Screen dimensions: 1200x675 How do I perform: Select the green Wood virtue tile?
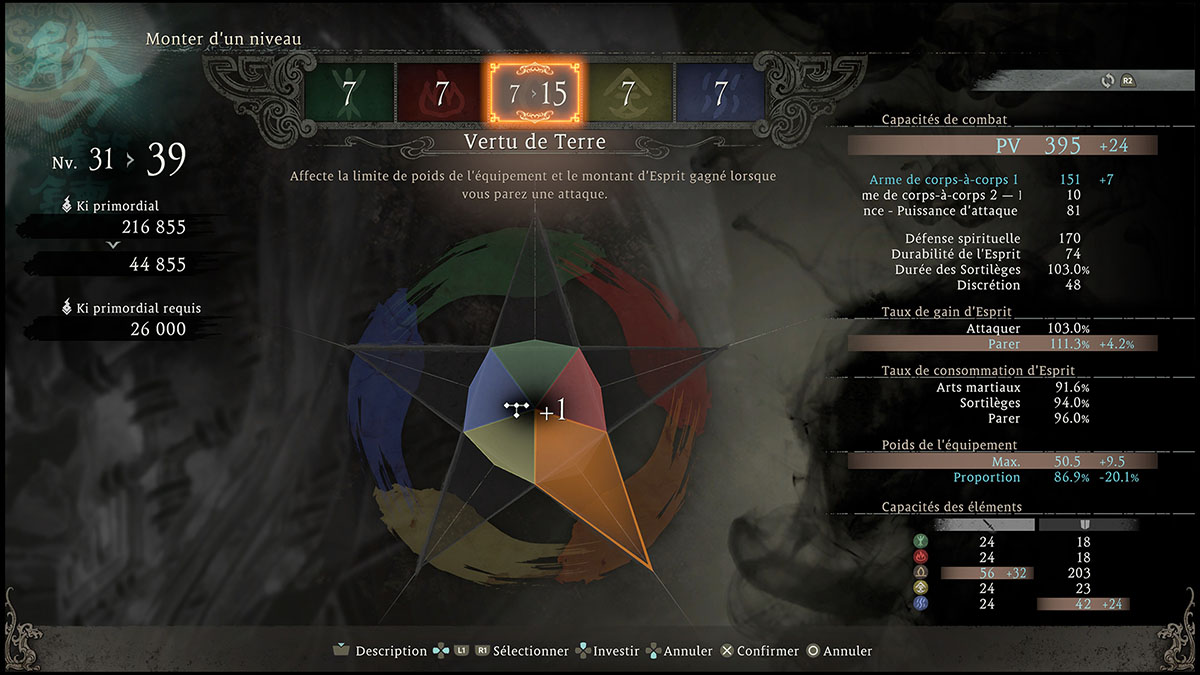348,94
